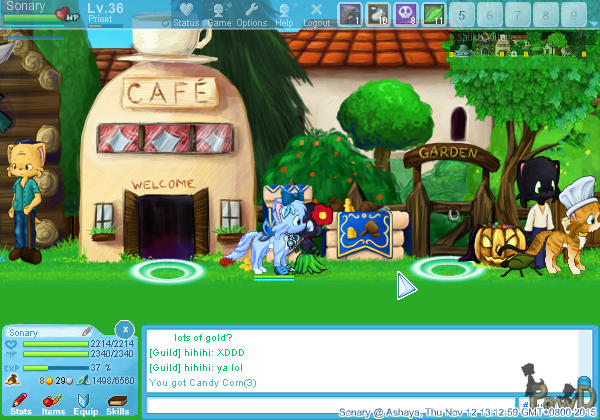Viewport: 600px width, 420px height.
Task: Use the first hotbar item slot
Action: pyautogui.click(x=350, y=14)
